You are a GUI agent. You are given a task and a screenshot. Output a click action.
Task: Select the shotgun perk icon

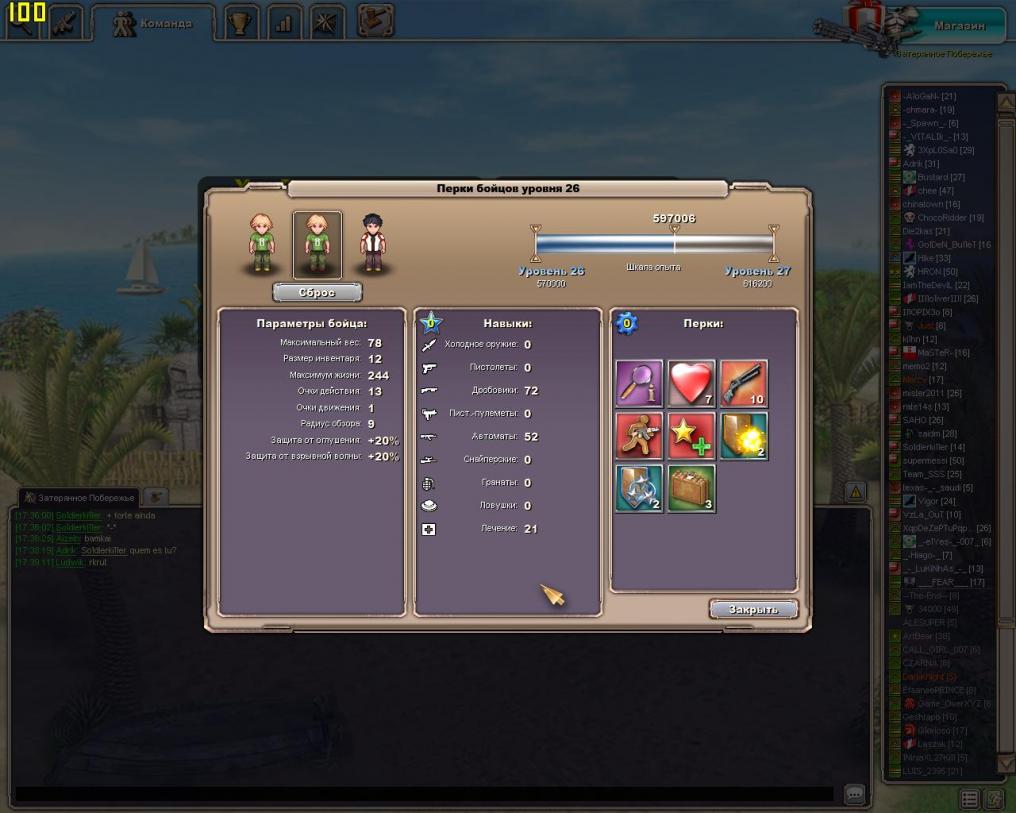pyautogui.click(x=743, y=383)
